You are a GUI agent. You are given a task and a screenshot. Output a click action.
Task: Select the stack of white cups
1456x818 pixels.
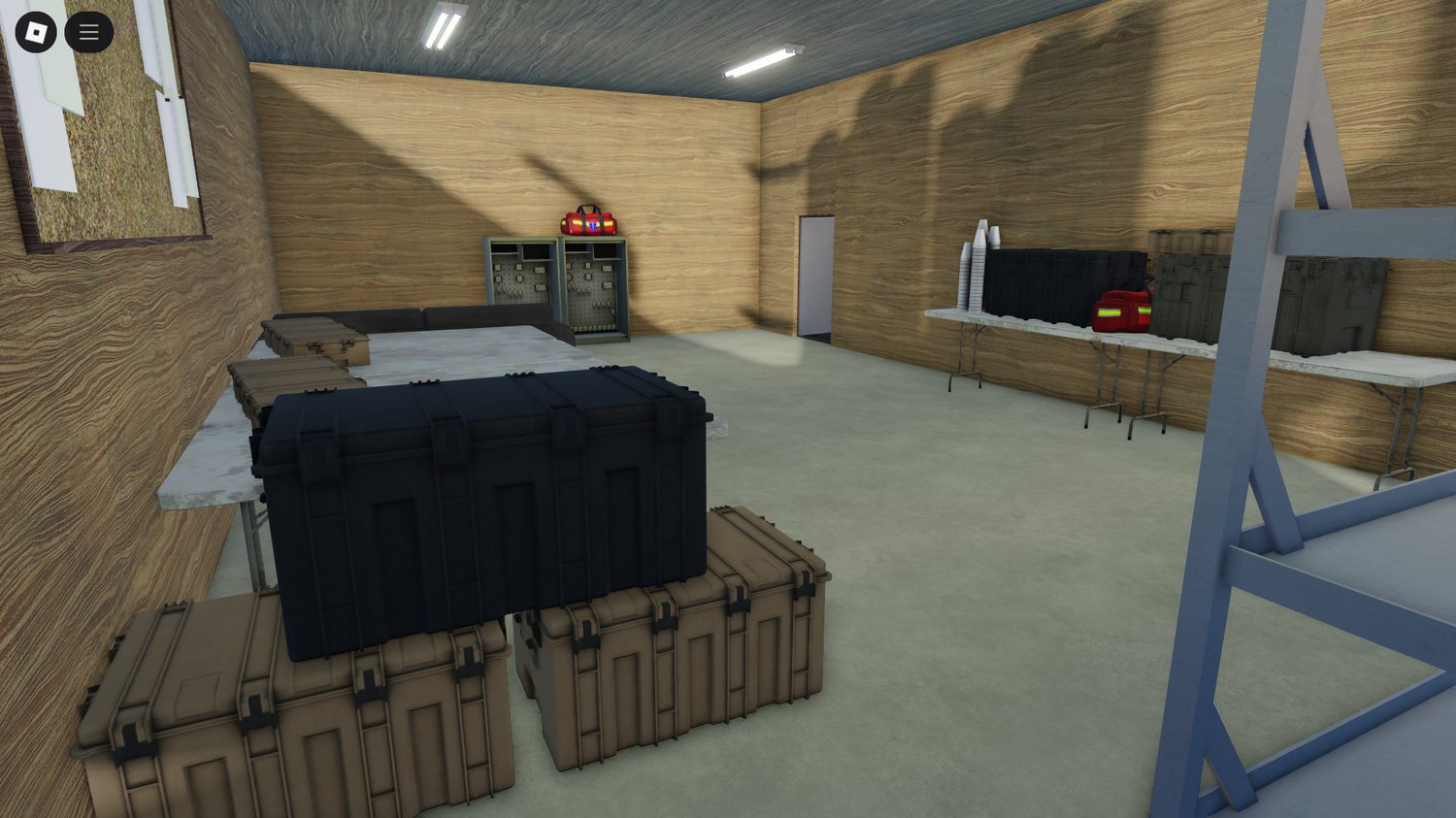tap(976, 272)
